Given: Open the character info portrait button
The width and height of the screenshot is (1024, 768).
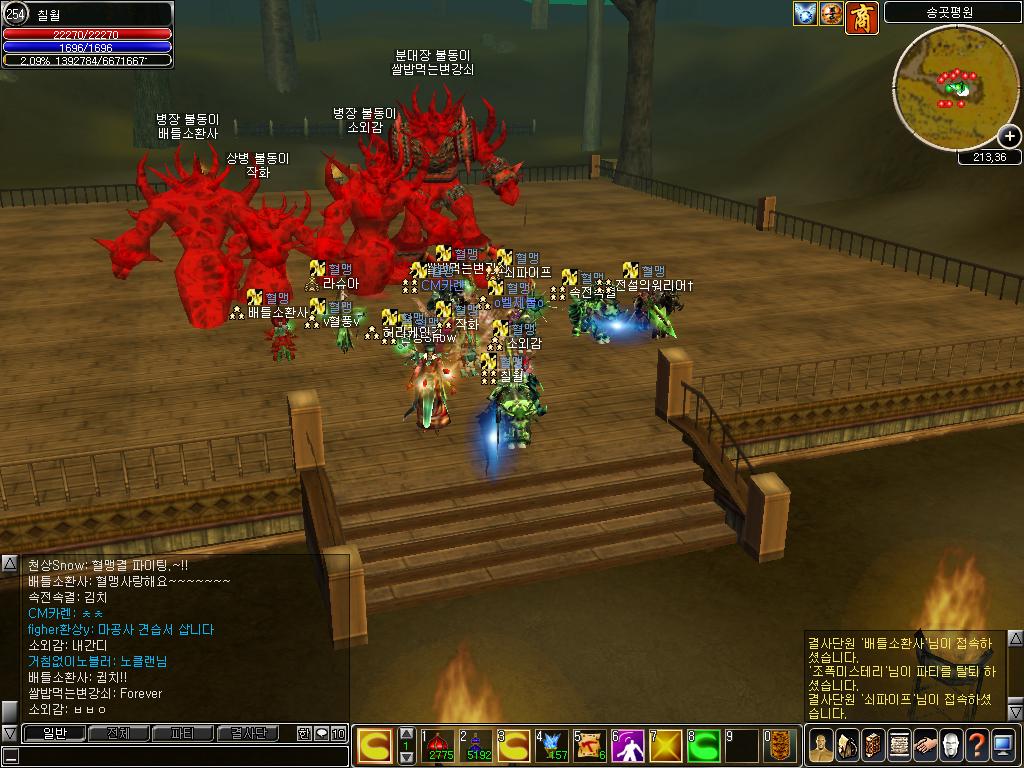Looking at the screenshot, I should pos(821,745).
